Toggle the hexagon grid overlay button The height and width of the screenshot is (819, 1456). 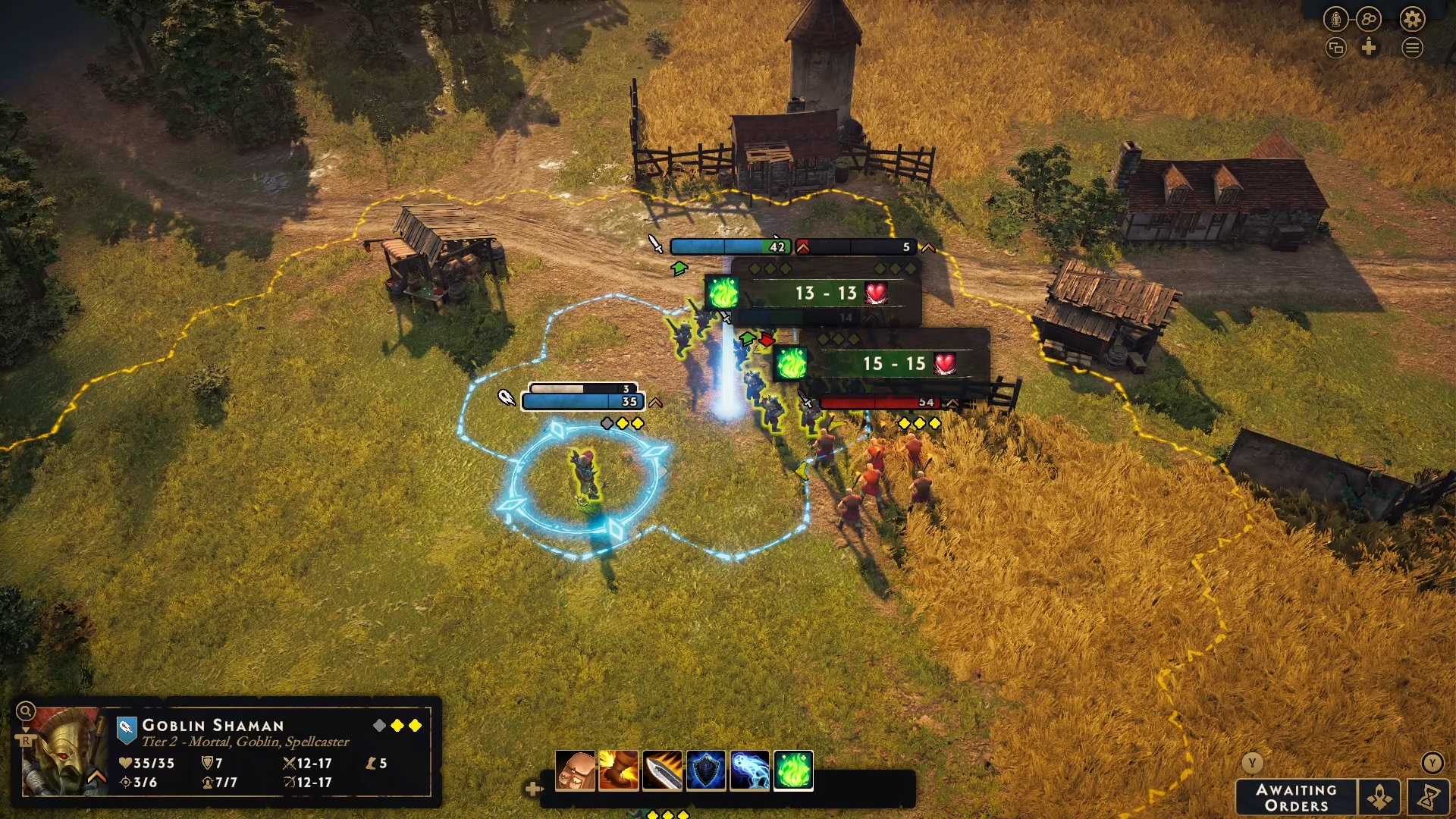click(1369, 19)
